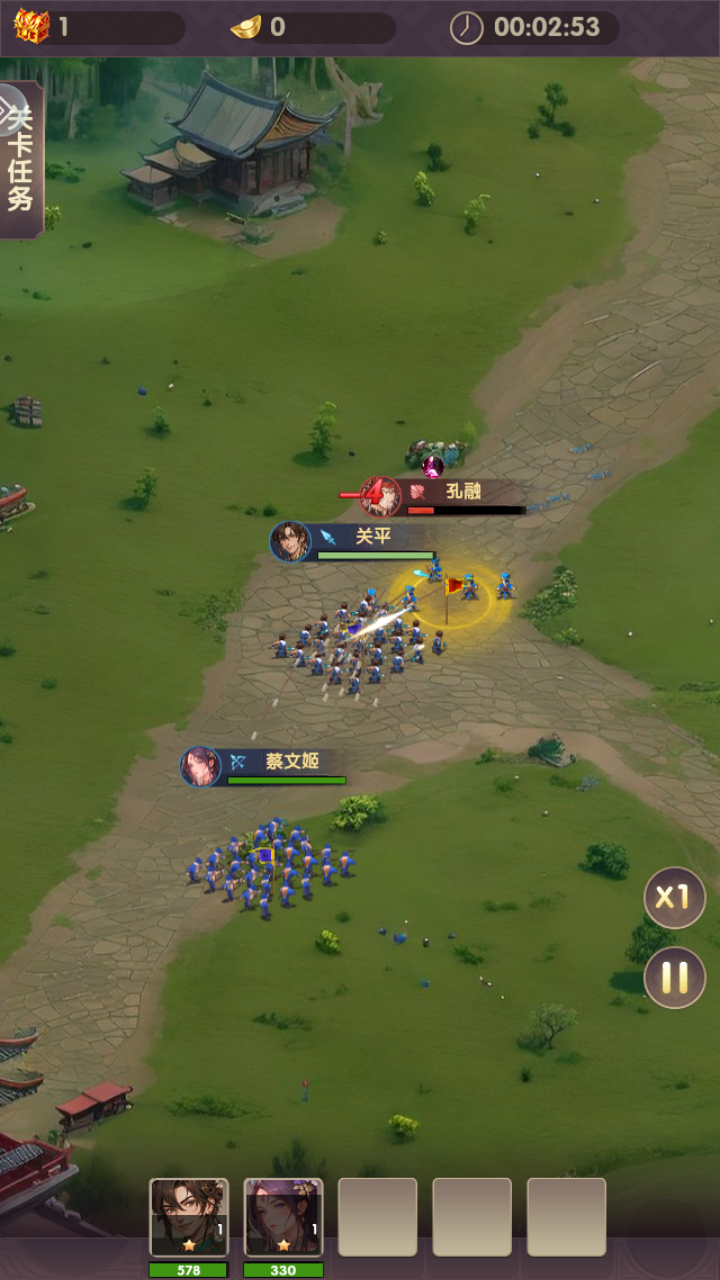720x1280 pixels.
Task: Select the hero card with 330 troops
Action: pos(283,1217)
